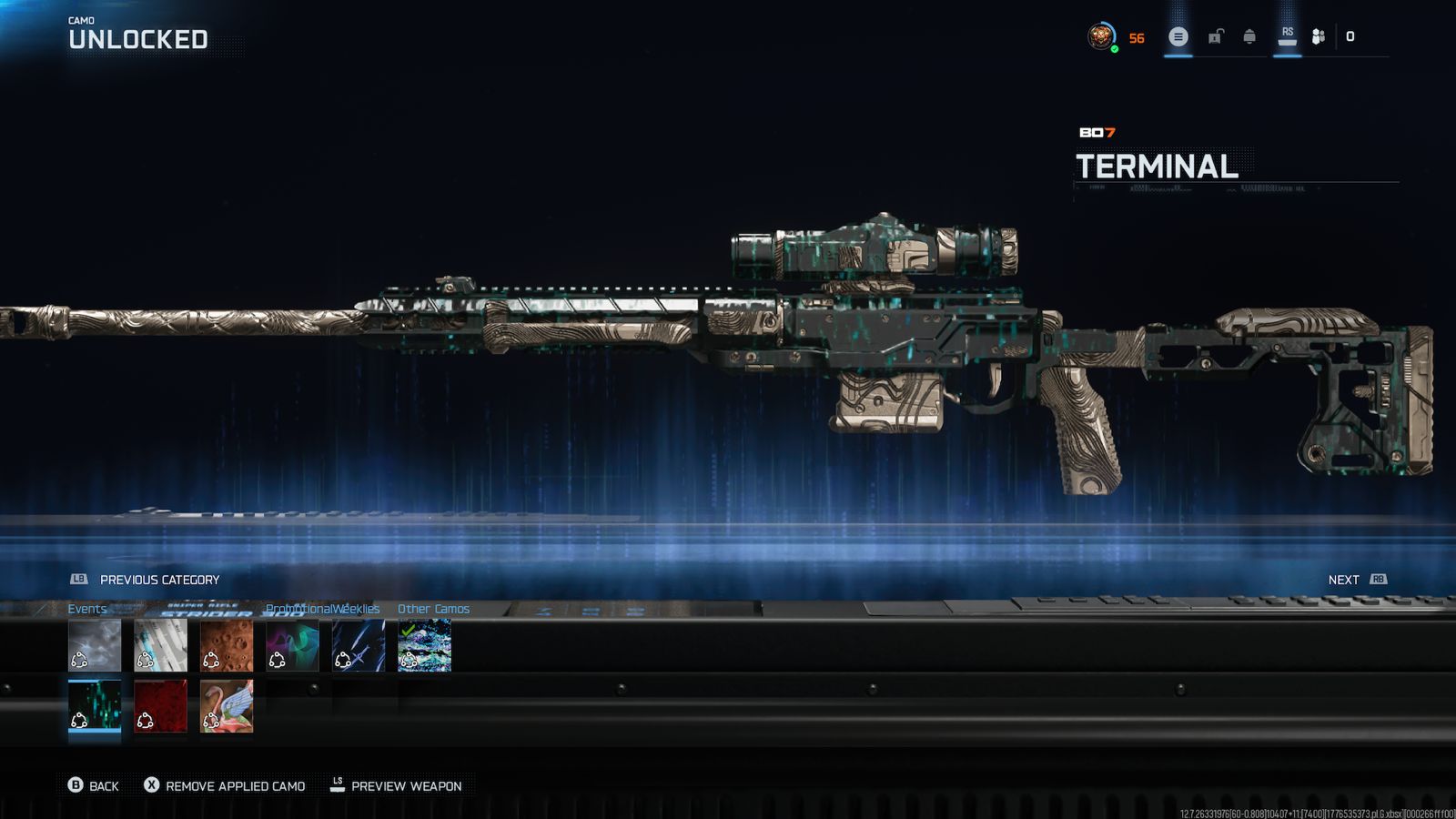Screen dimensions: 1456x819
Task: Choose the equipped glitchy camo with green checkmark
Action: [x=424, y=645]
